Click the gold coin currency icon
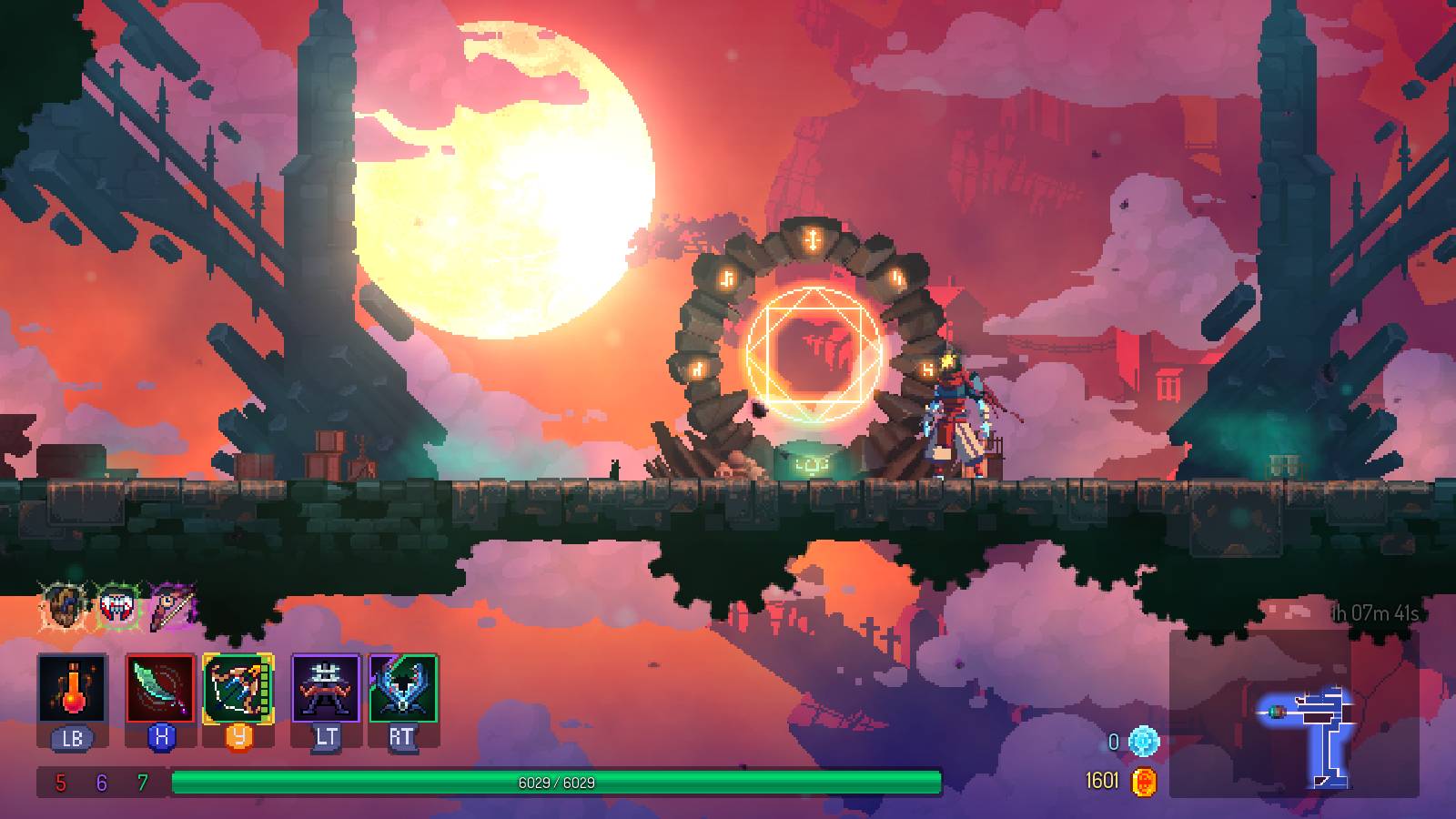Screen dimensions: 1456x819 (1144, 781)
